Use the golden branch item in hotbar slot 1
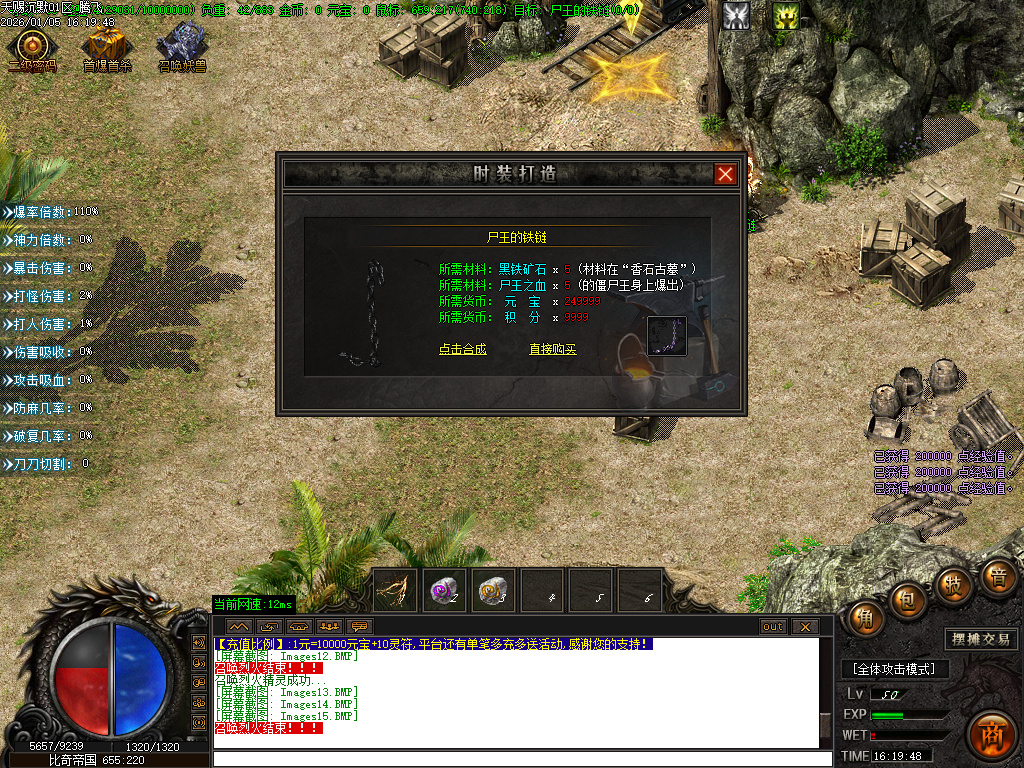The image size is (1024, 768). (x=395, y=590)
